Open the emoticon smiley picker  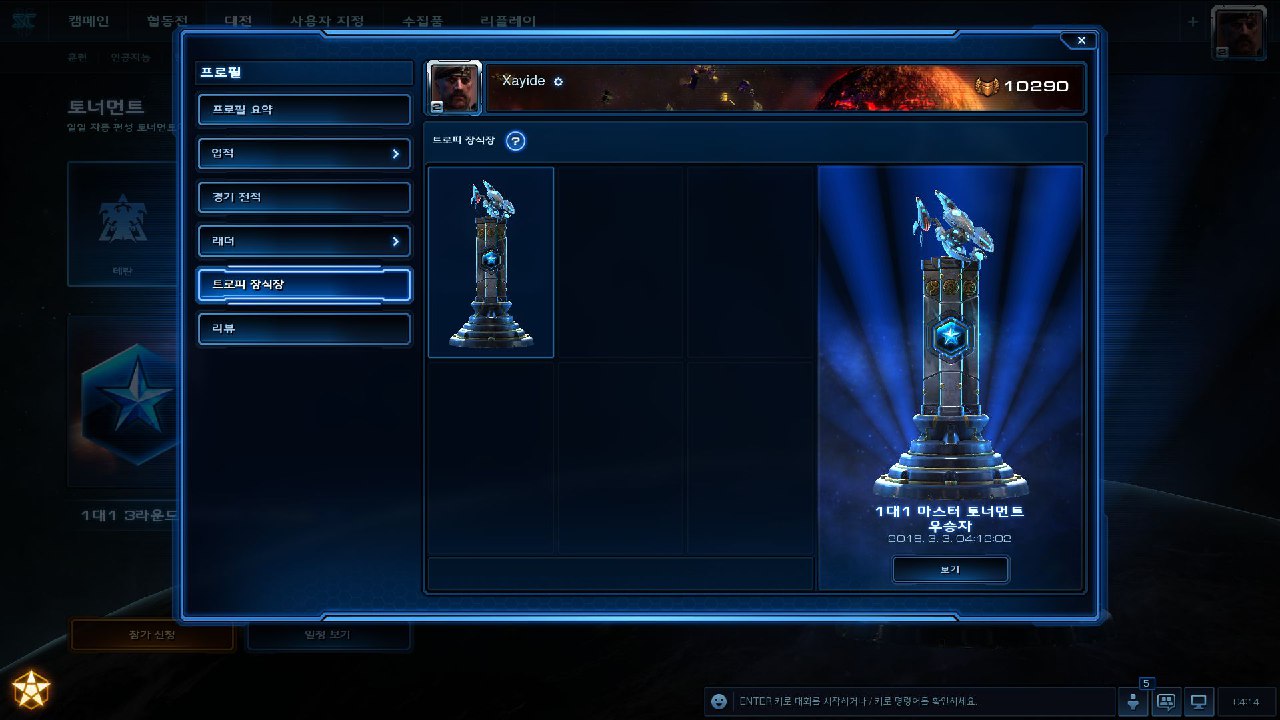(718, 701)
